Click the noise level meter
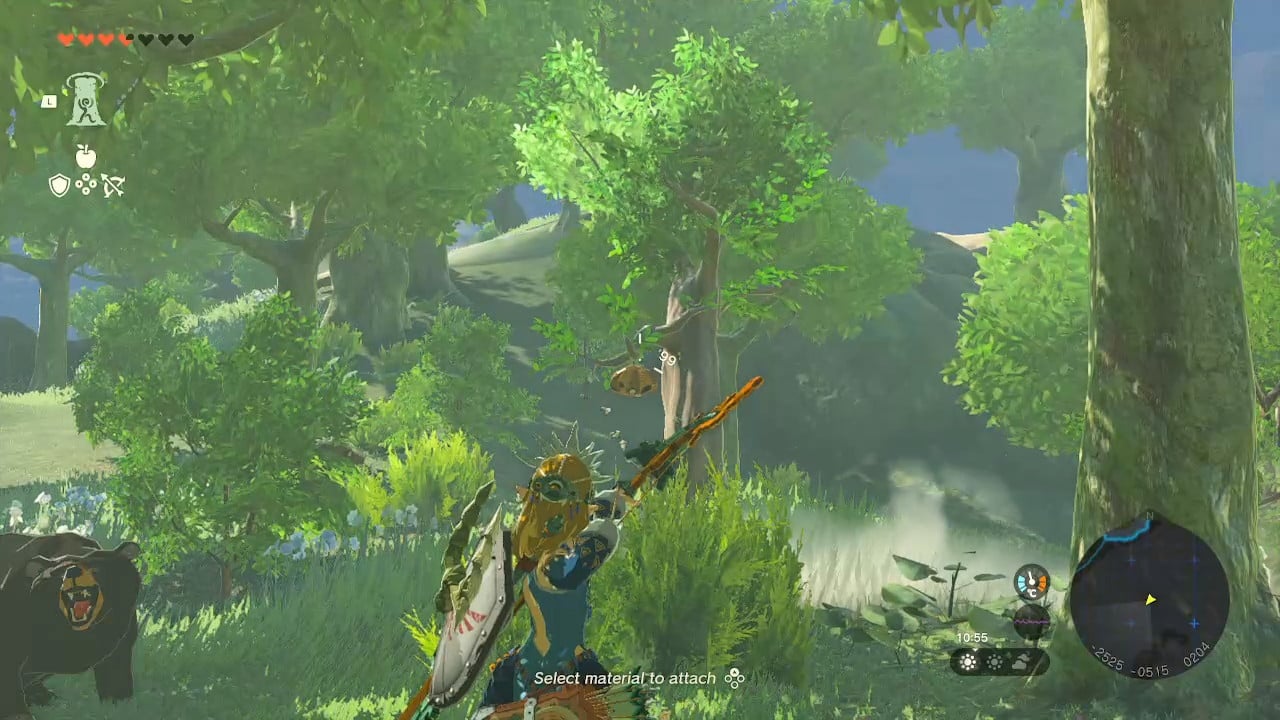Image resolution: width=1280 pixels, height=720 pixels. point(1031,620)
